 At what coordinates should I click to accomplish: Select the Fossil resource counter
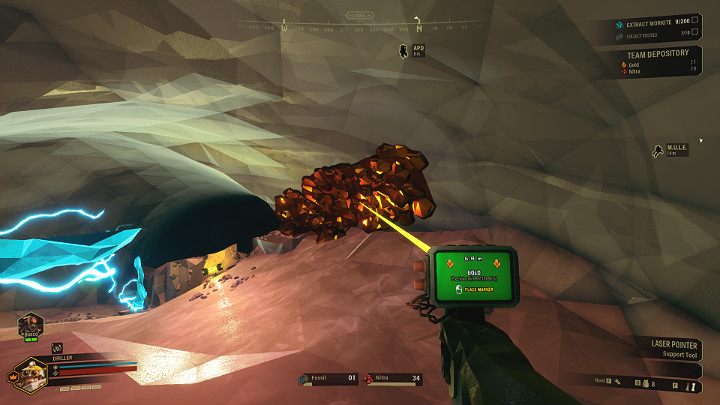(x=330, y=379)
